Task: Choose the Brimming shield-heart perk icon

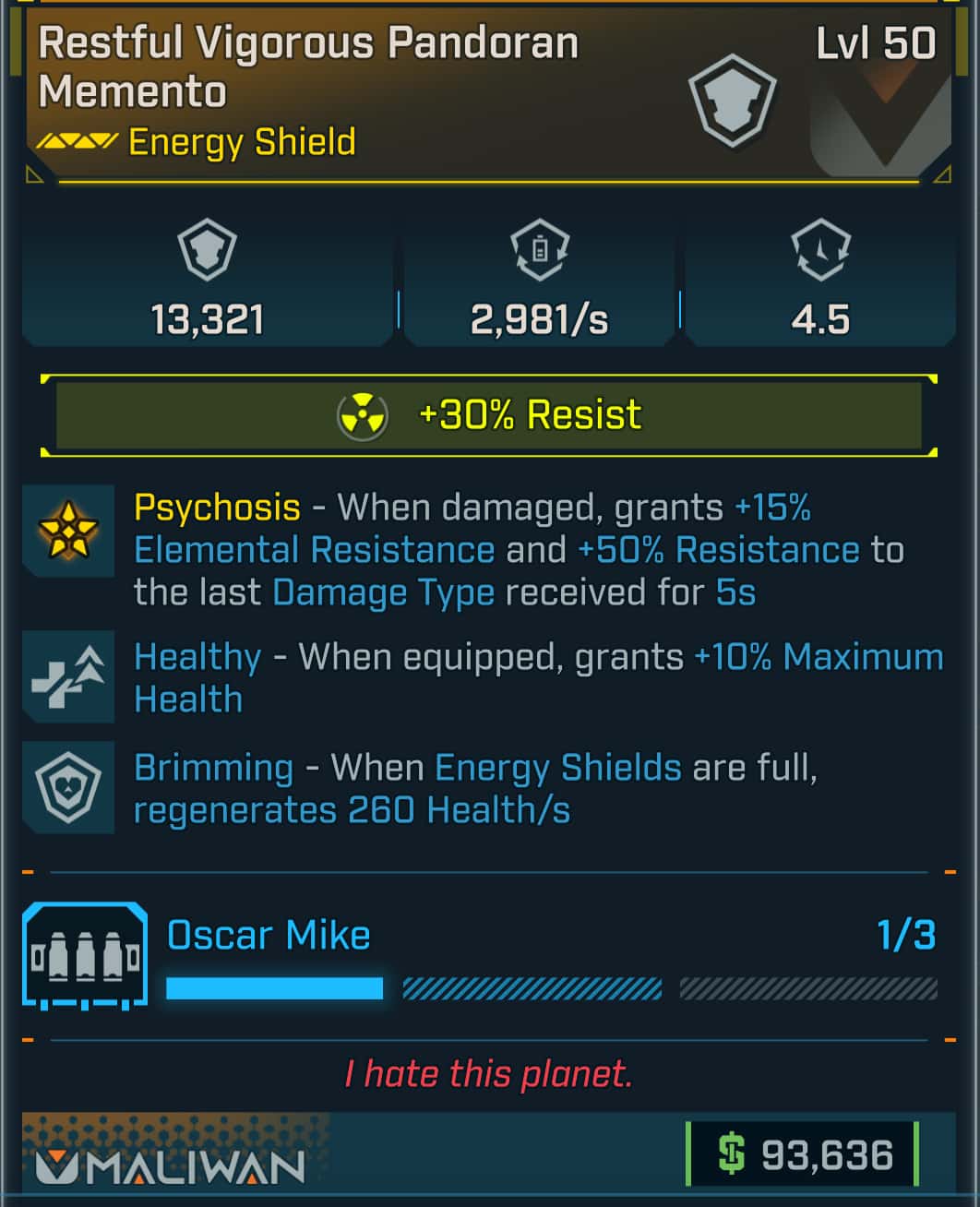Action: [68, 787]
